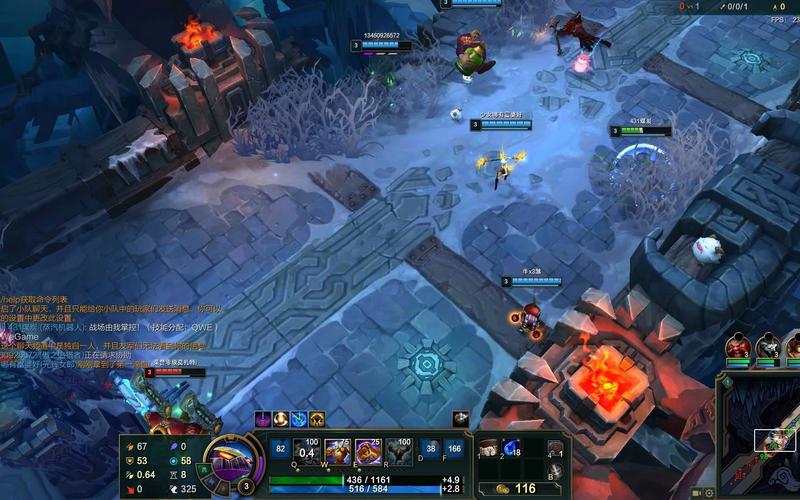This screenshot has width=800, height=500.
Task: Select the second teammate portrait above the minimap
Action: coord(768,347)
